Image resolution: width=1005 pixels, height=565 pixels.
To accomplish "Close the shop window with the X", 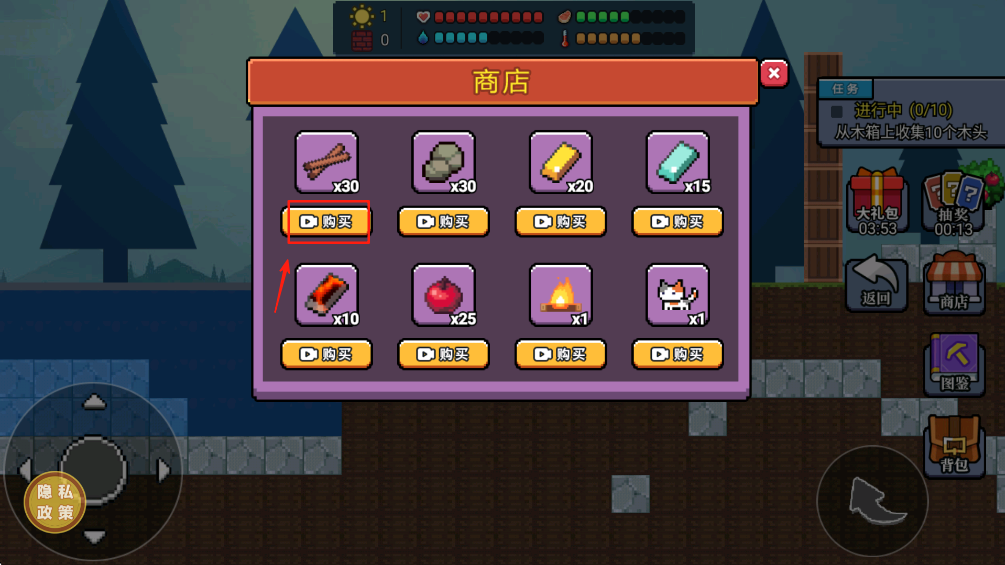I will pos(773,74).
